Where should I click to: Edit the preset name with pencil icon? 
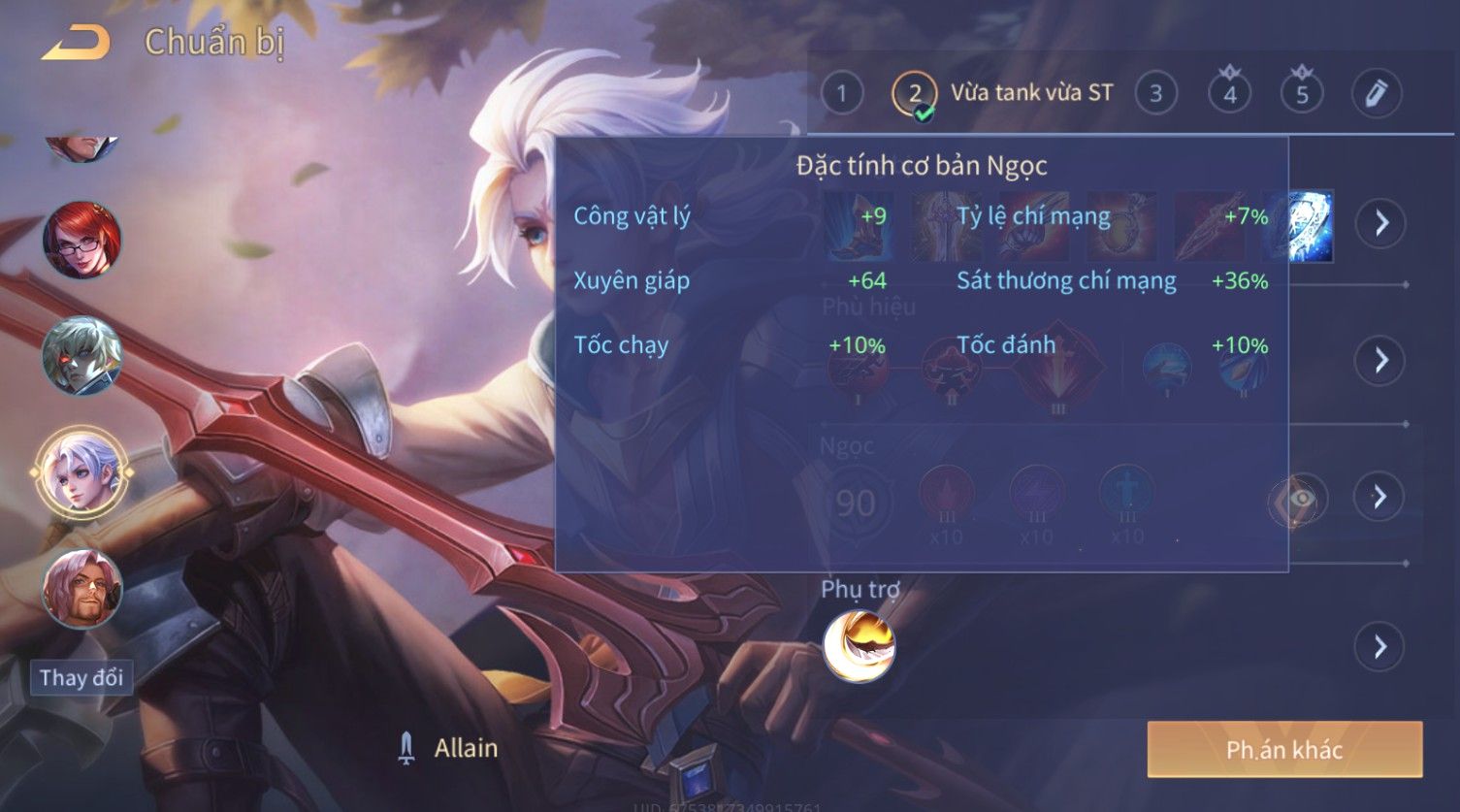click(1376, 94)
